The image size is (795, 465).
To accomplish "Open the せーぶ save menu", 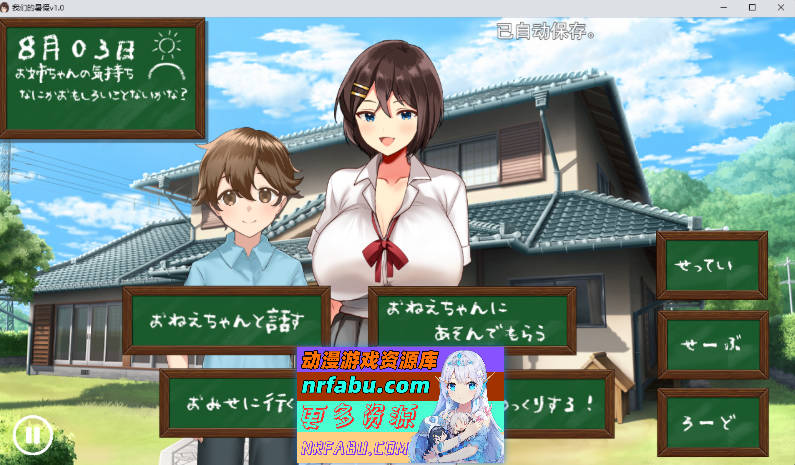I will (712, 344).
